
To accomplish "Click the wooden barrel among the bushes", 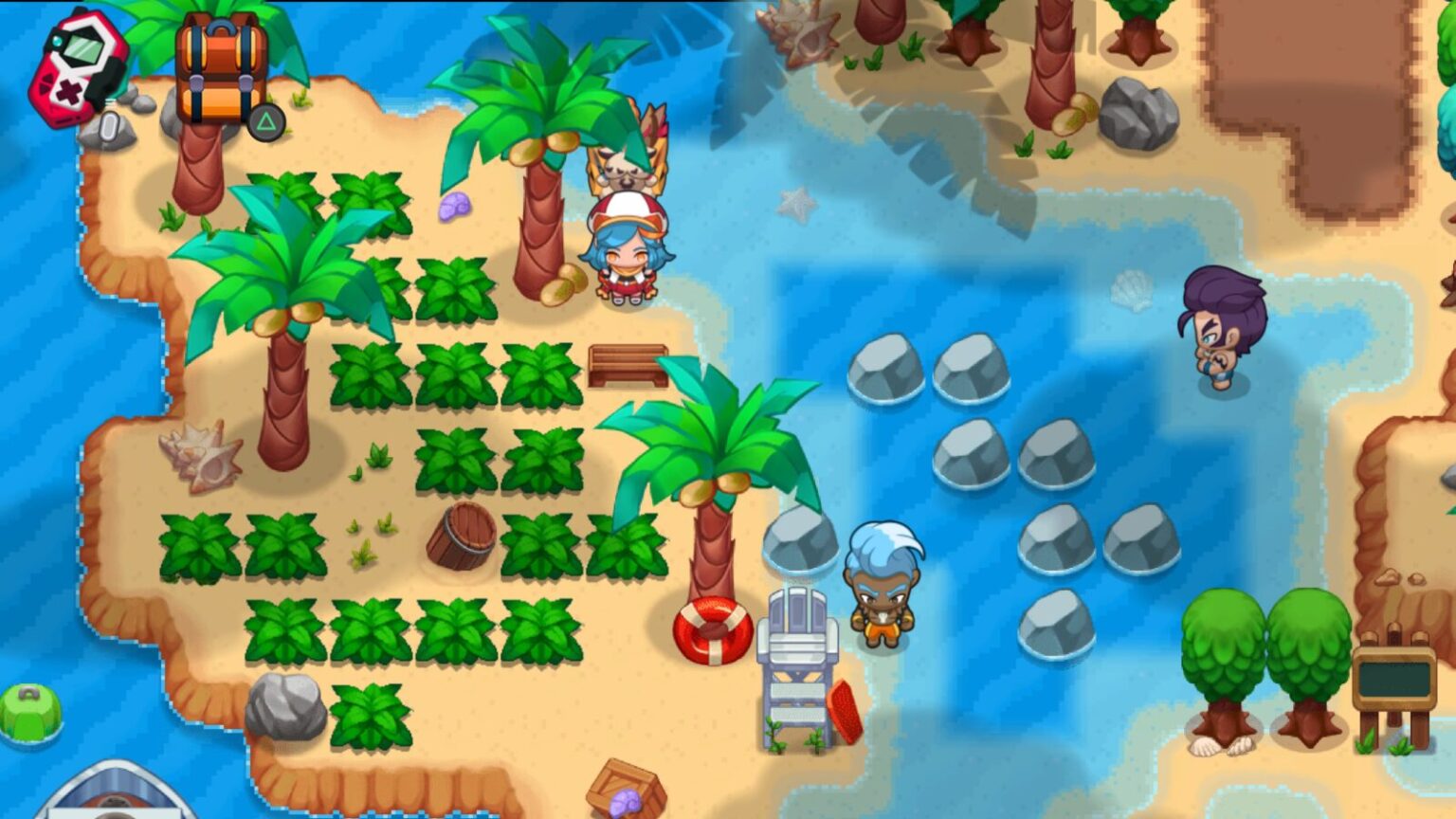I will point(462,536).
